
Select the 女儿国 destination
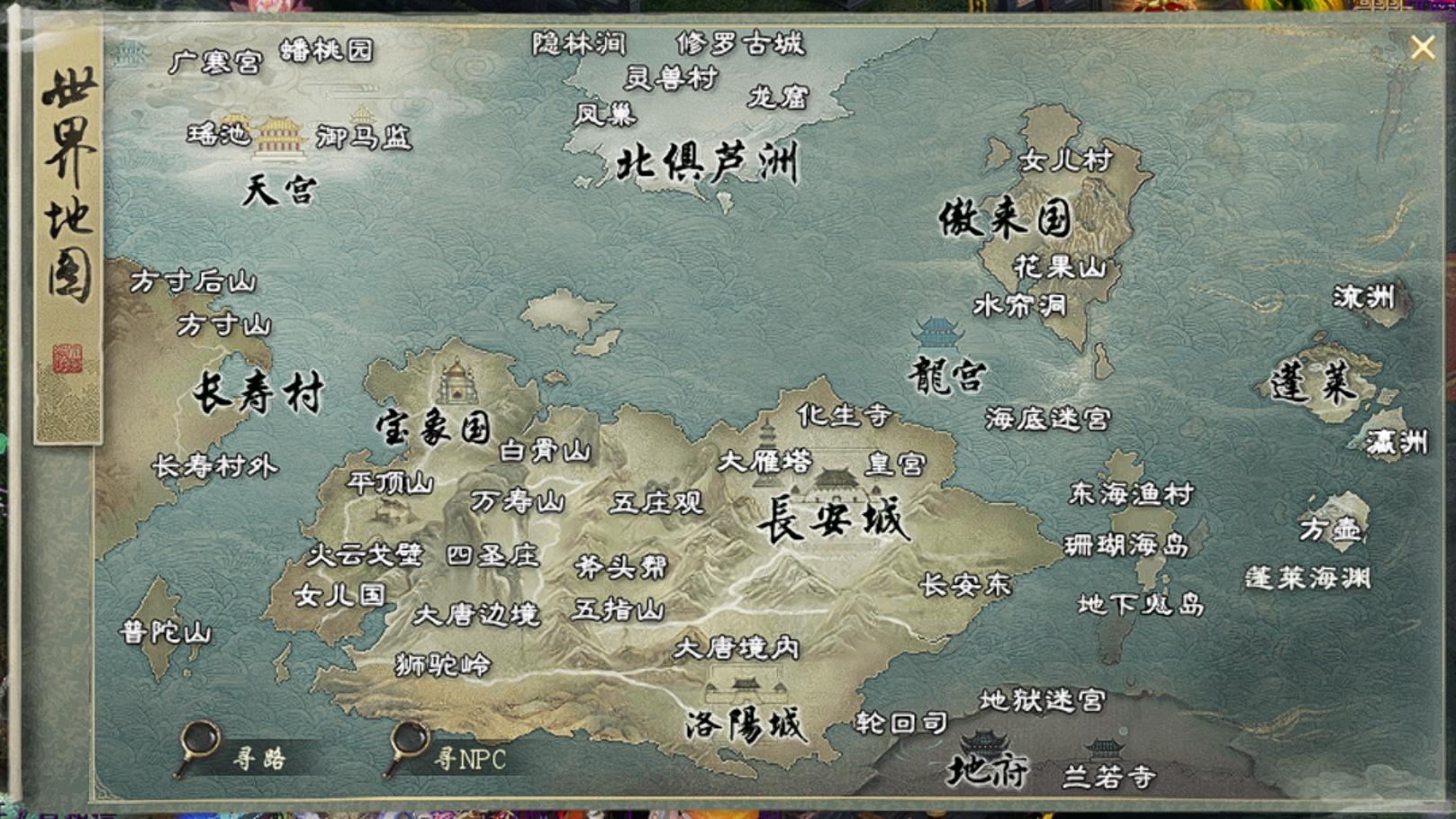pyautogui.click(x=339, y=595)
